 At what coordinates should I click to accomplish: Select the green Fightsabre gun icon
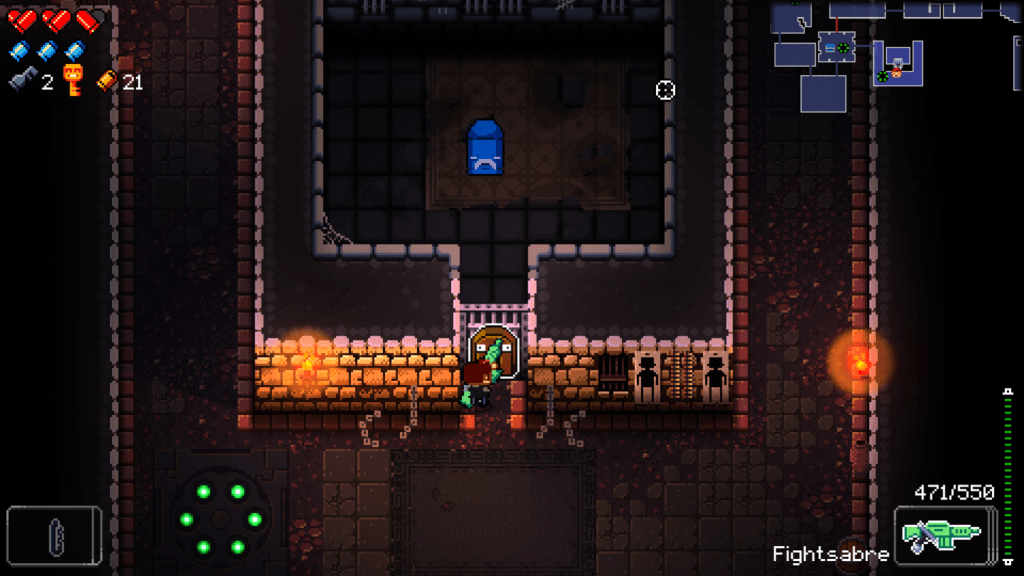tap(944, 535)
